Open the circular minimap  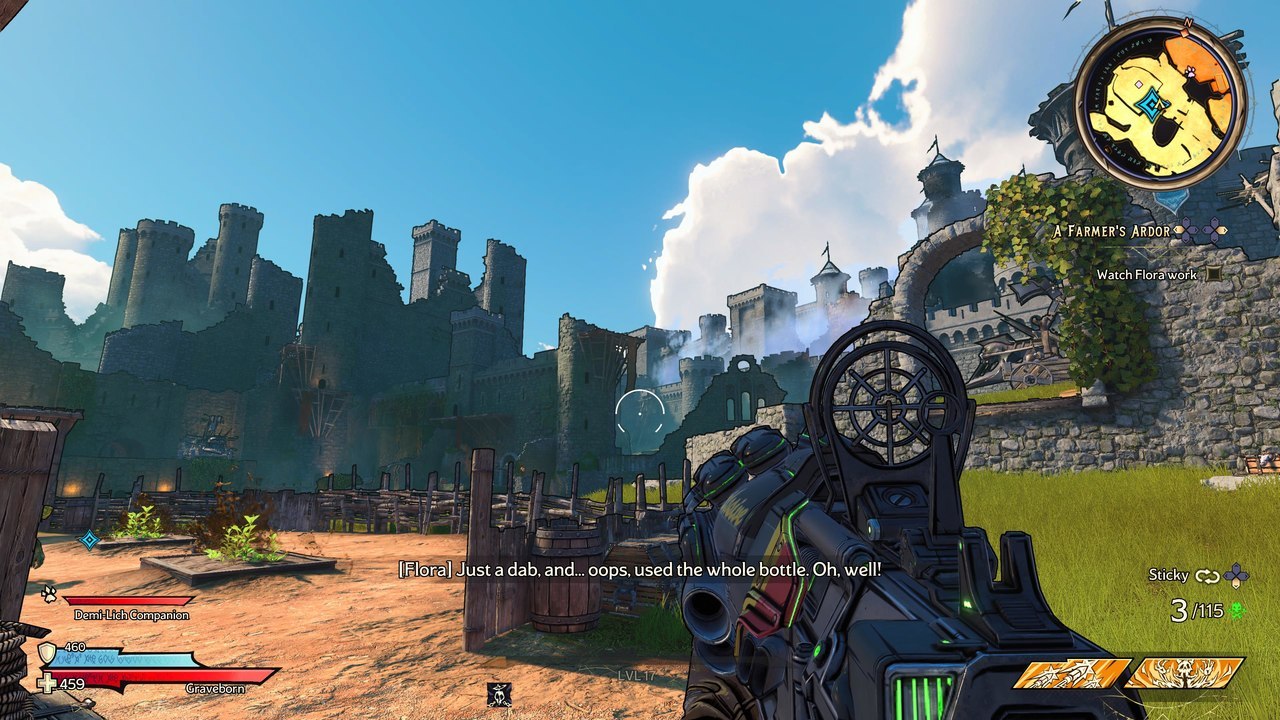point(1161,102)
